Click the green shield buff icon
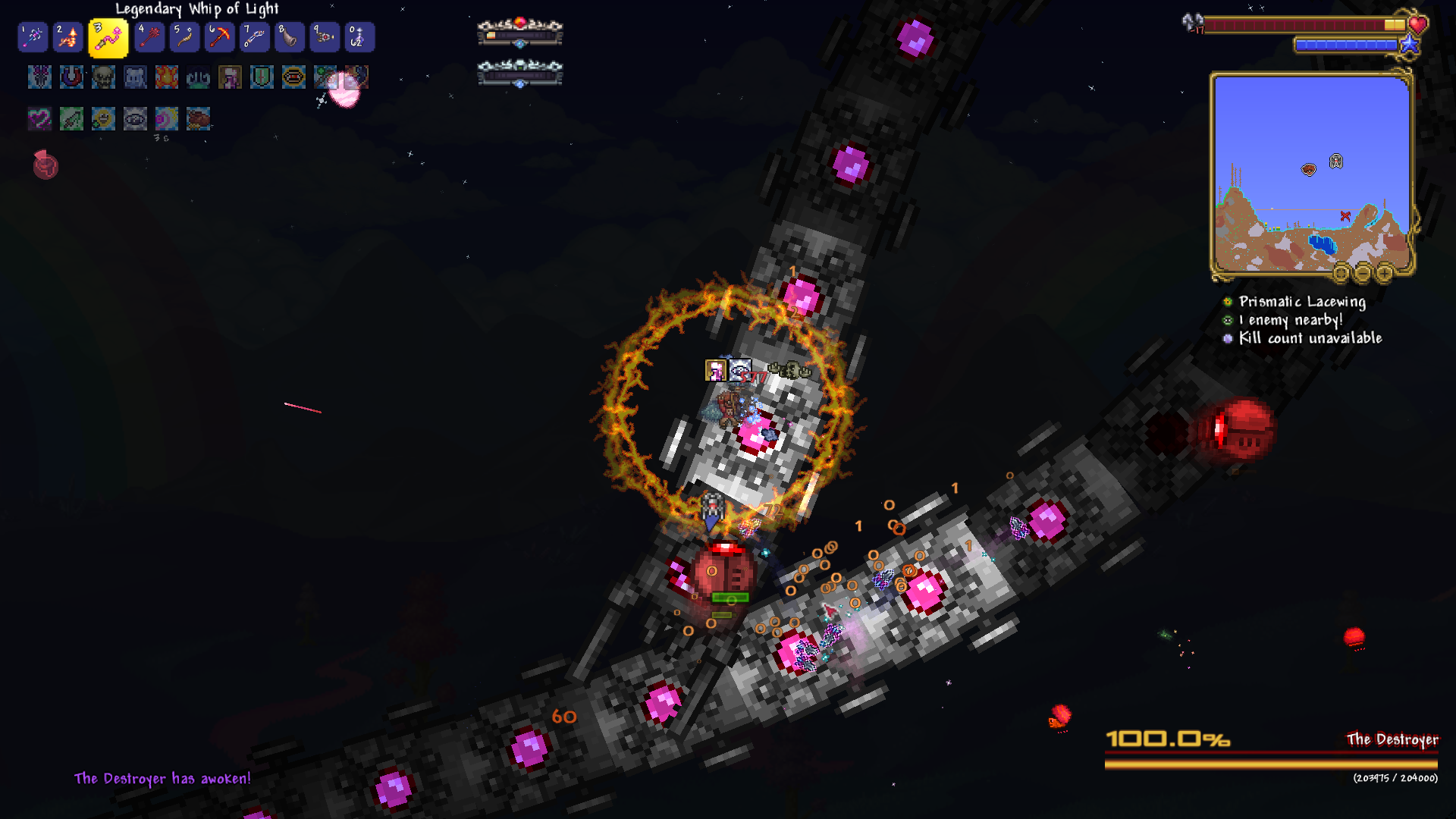Image resolution: width=1456 pixels, height=819 pixels. [x=262, y=77]
